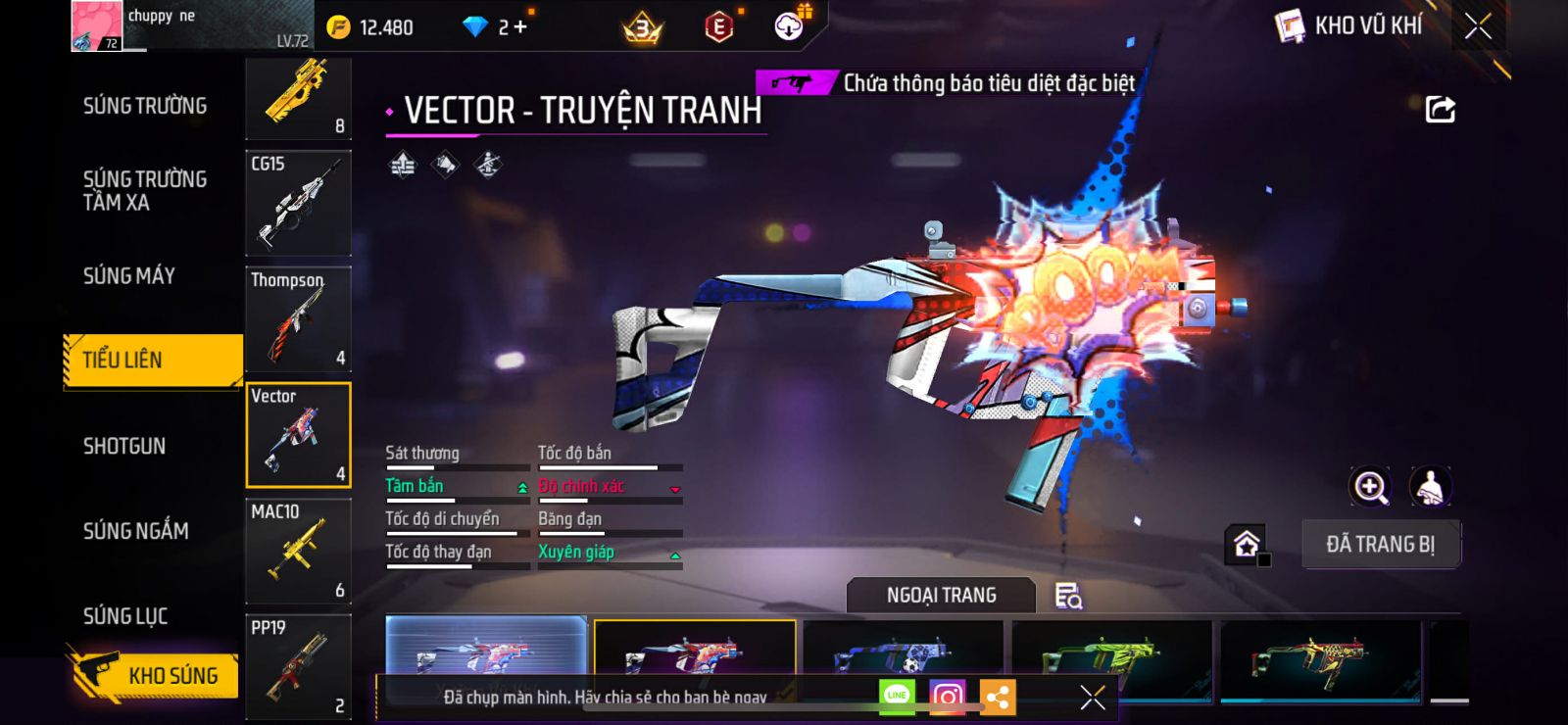Screen dimensions: 1568x725
Task: Open the SÚNG LỤC category
Action: 125,616
